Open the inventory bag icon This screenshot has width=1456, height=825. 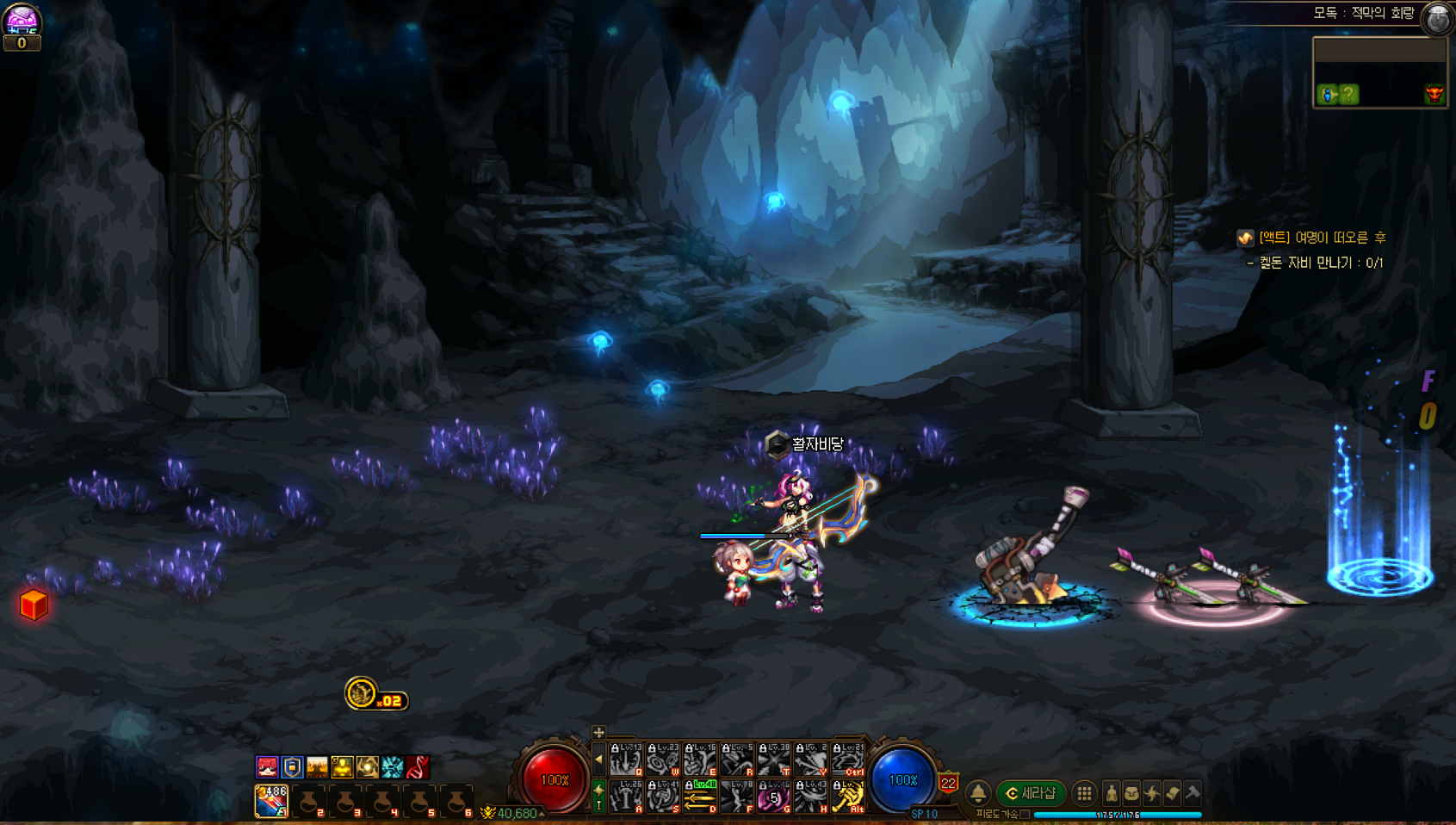1131,793
